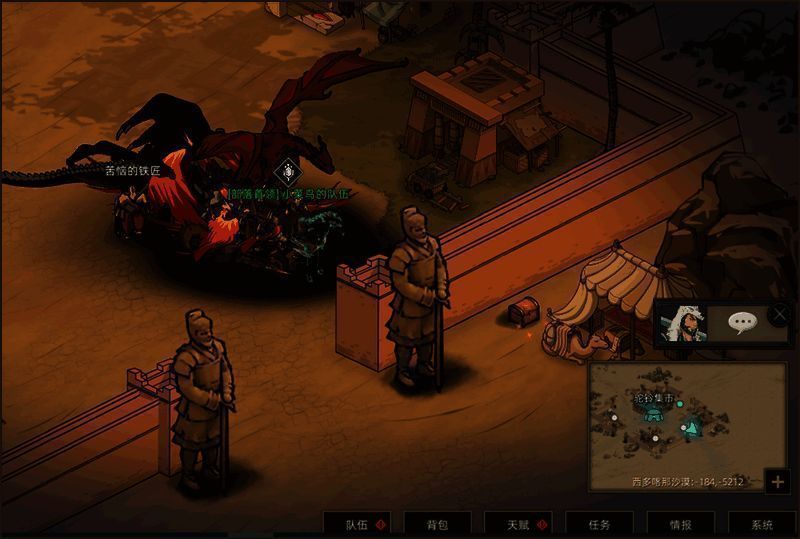Image resolution: width=800 pixels, height=539 pixels.
Task: Select the hooded character portrait
Action: click(685, 322)
